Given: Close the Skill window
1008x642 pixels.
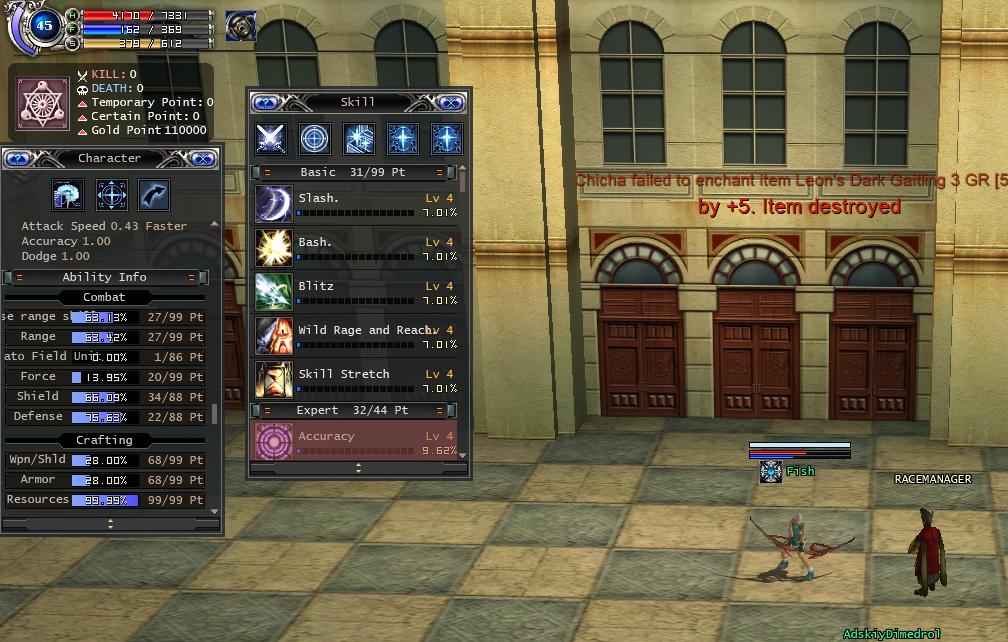Looking at the screenshot, I should [x=451, y=102].
